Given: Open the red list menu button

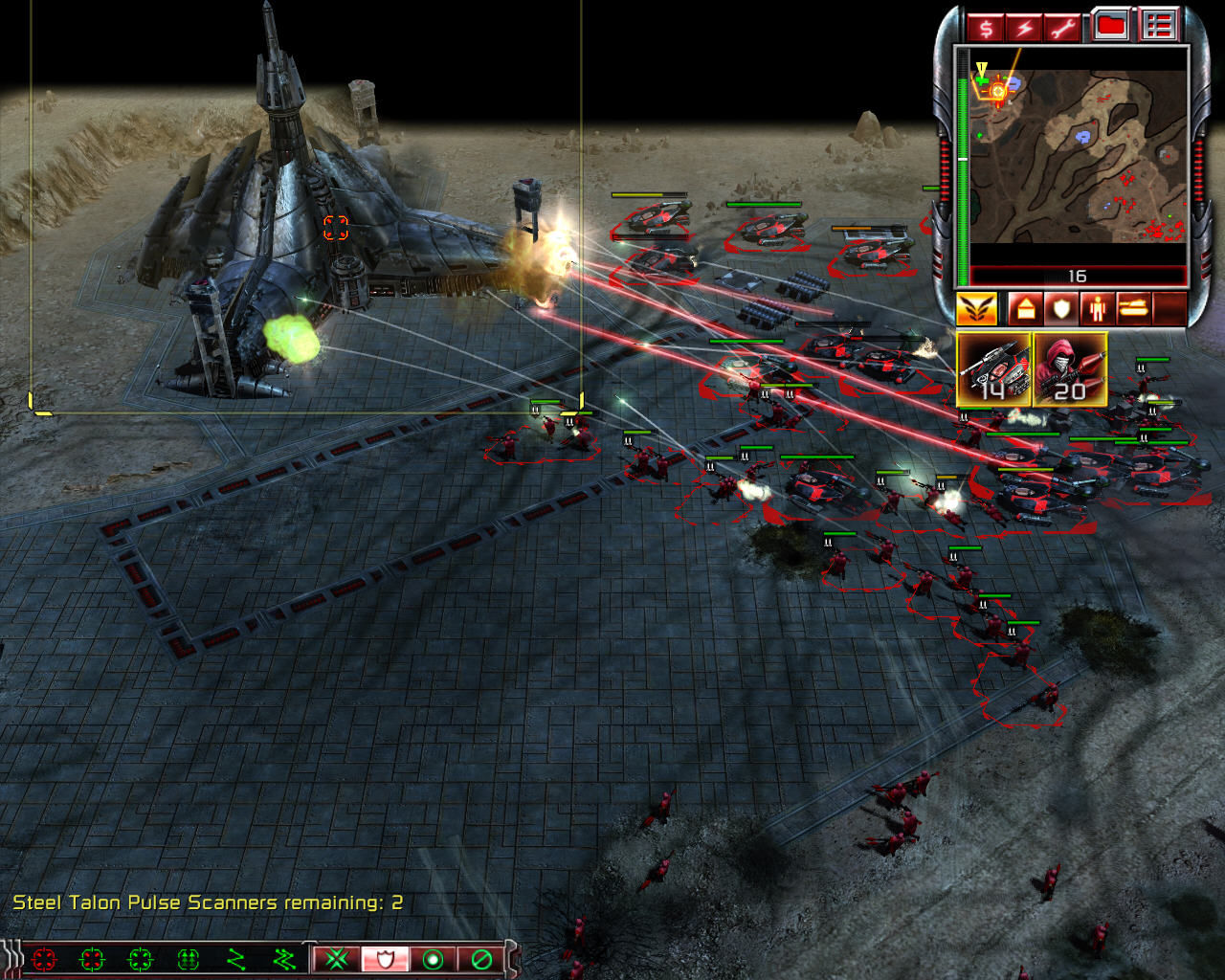Looking at the screenshot, I should [1159, 26].
